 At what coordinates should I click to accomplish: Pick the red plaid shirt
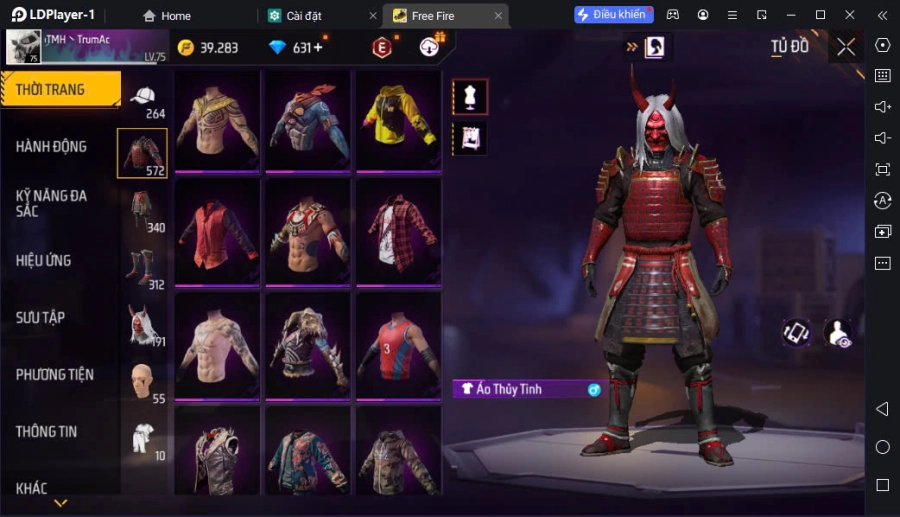(398, 233)
